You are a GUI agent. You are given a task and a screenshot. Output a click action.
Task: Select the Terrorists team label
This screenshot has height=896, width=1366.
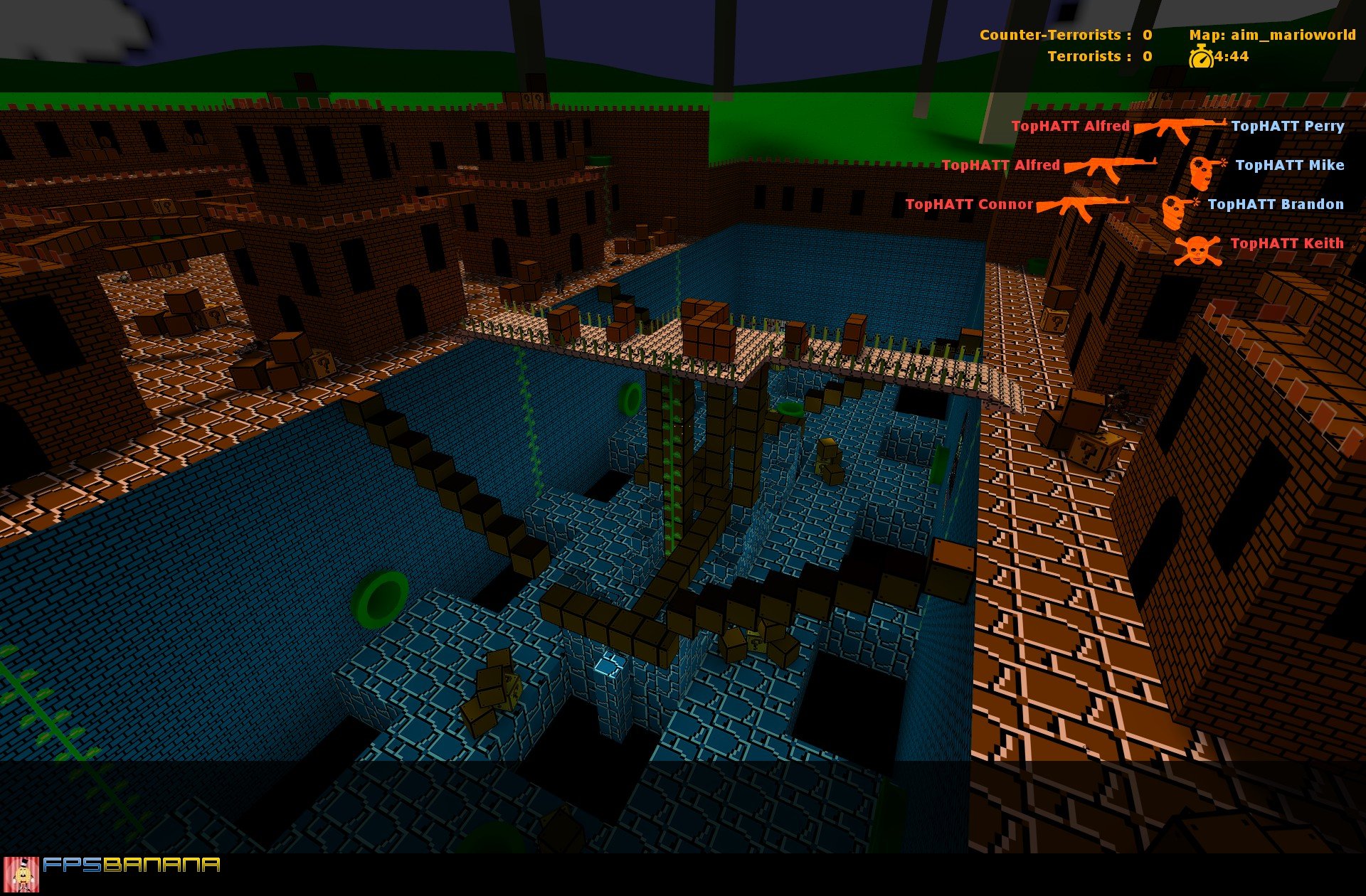(x=1086, y=56)
